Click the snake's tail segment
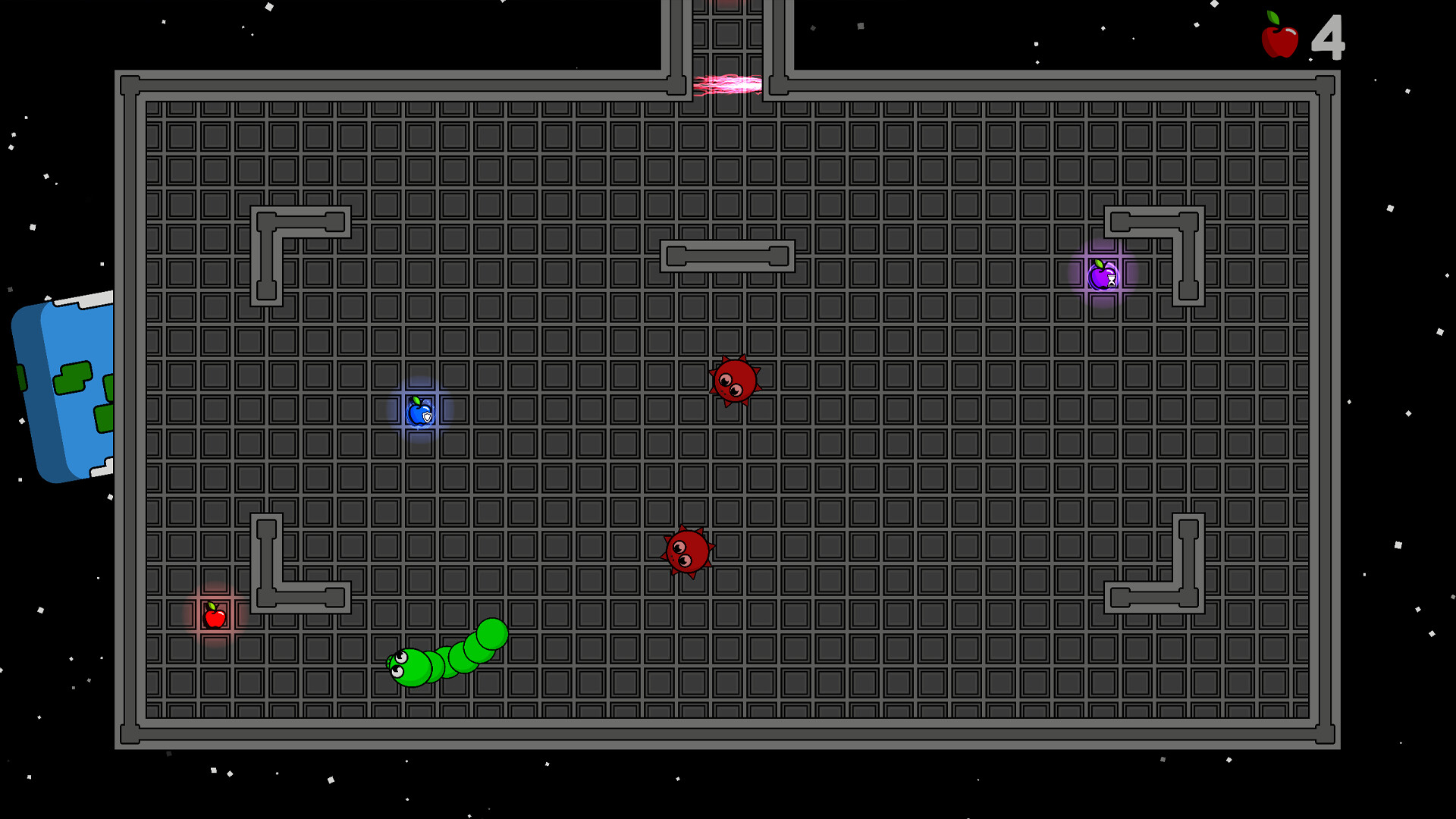Image resolution: width=1456 pixels, height=819 pixels. tap(491, 633)
